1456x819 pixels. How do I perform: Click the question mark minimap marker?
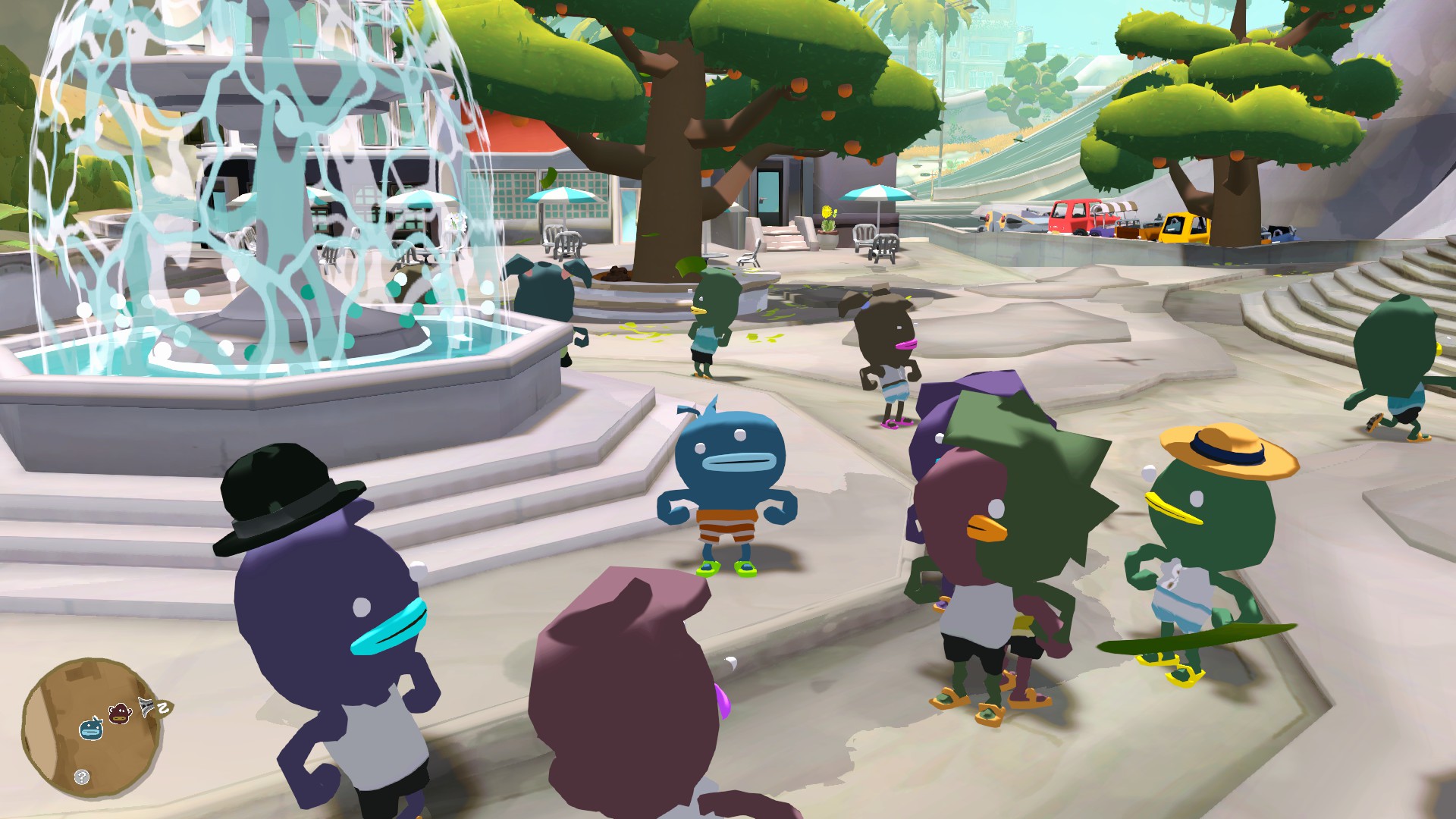click(82, 777)
